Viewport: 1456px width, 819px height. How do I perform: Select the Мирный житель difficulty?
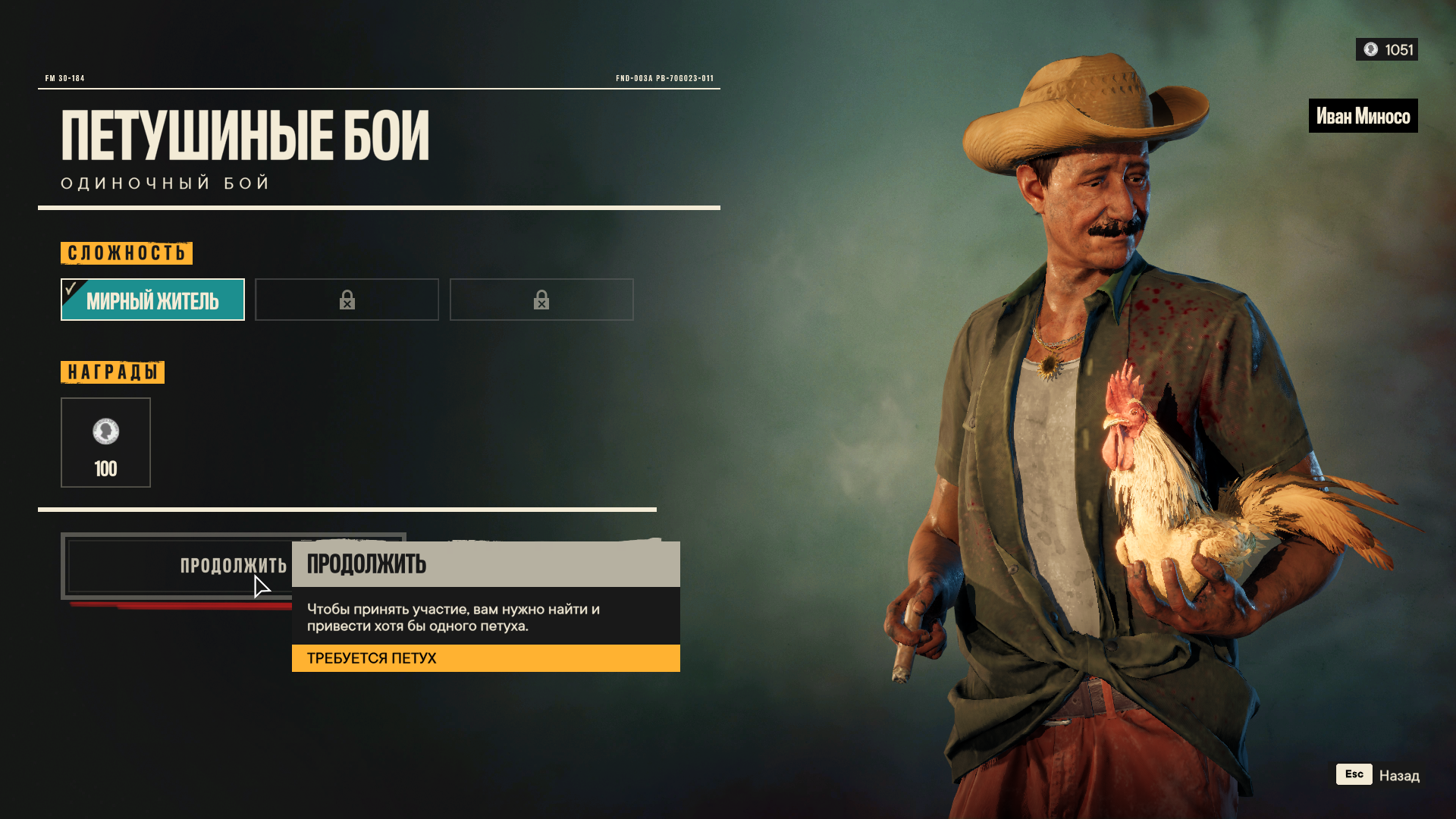pos(152,300)
